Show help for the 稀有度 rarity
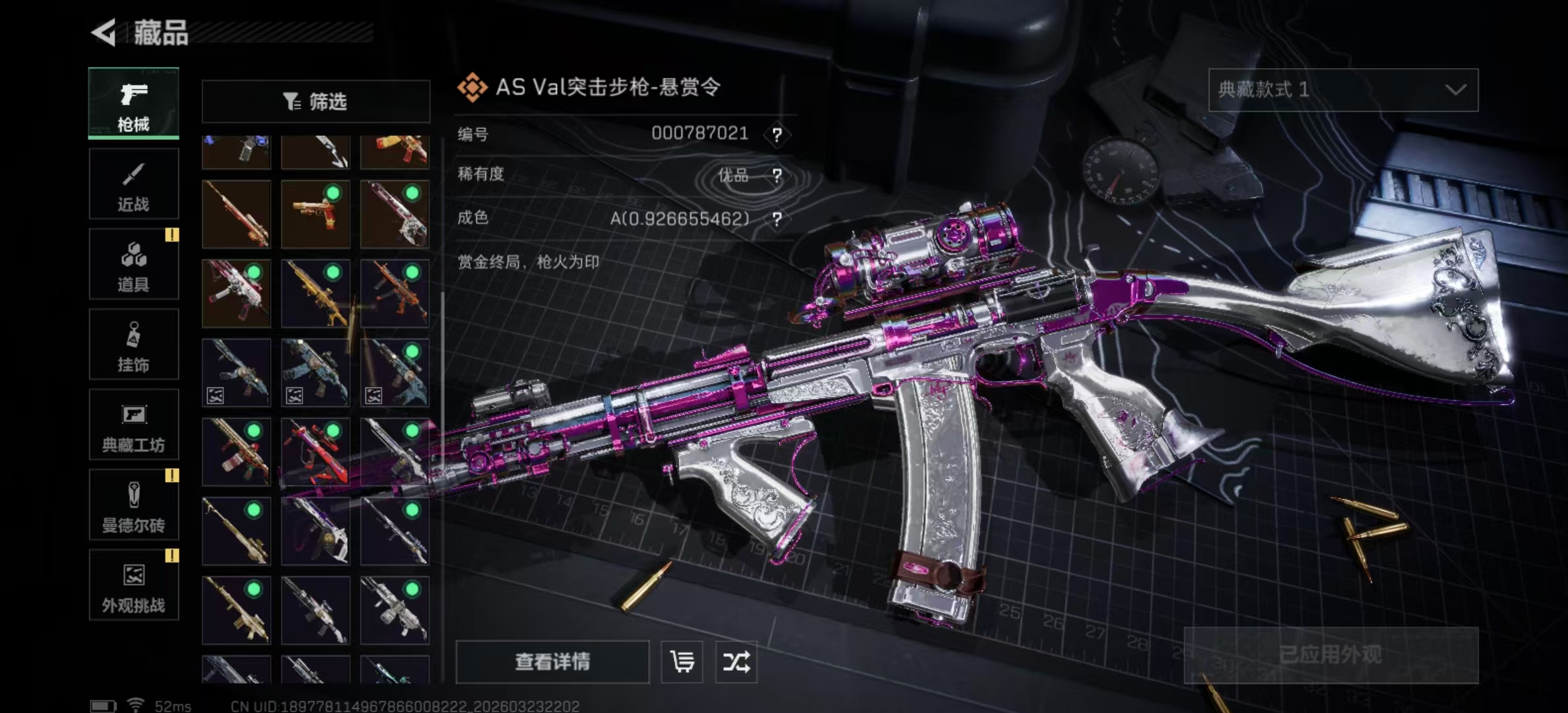1568x713 pixels. coord(777,176)
